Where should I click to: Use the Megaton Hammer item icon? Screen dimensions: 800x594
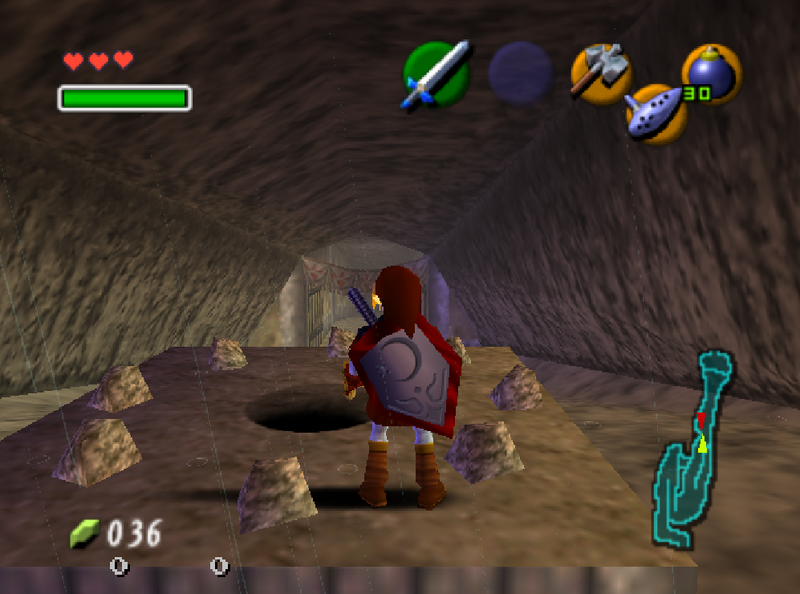[x=600, y=72]
